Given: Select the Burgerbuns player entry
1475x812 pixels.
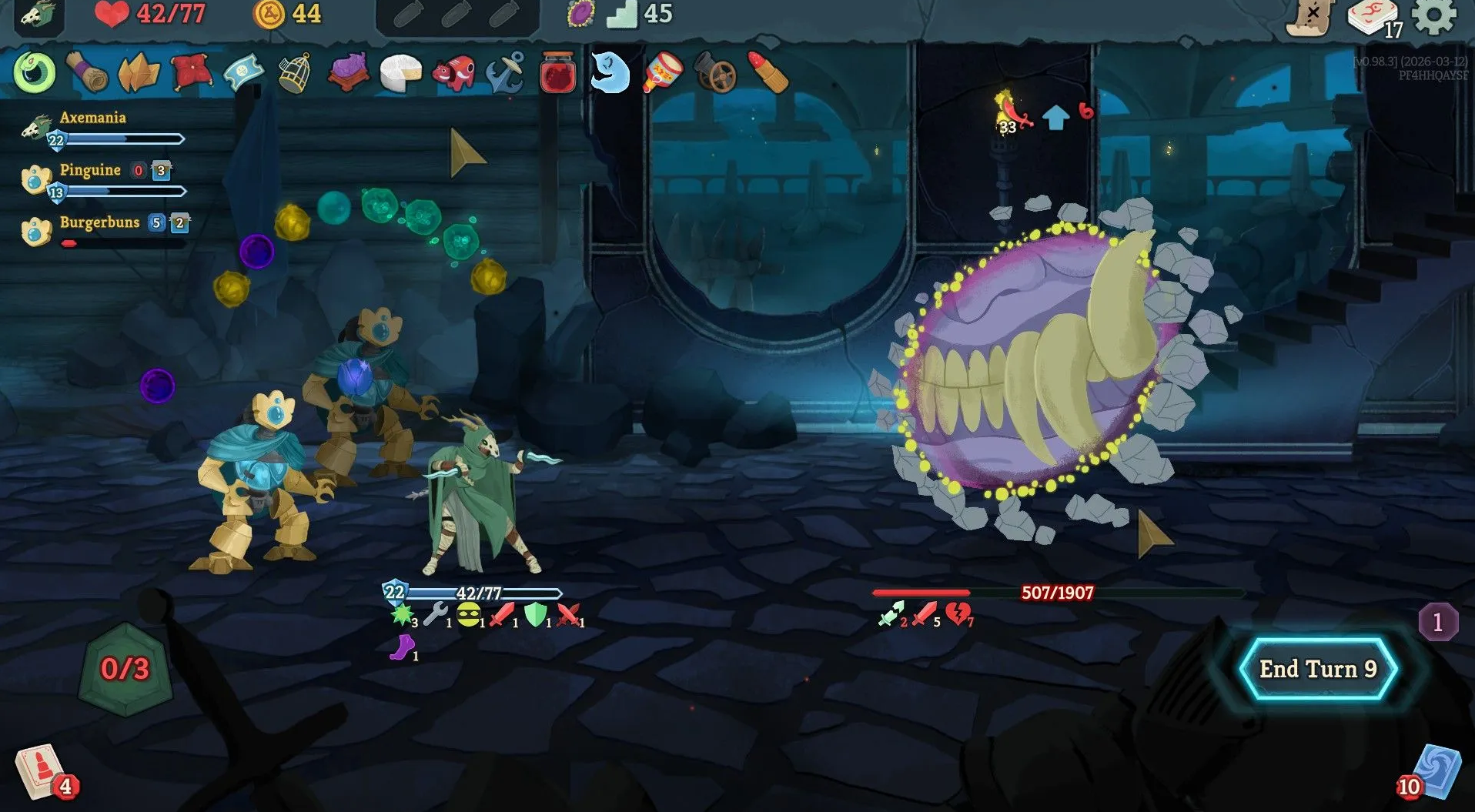Looking at the screenshot, I should click(99, 231).
